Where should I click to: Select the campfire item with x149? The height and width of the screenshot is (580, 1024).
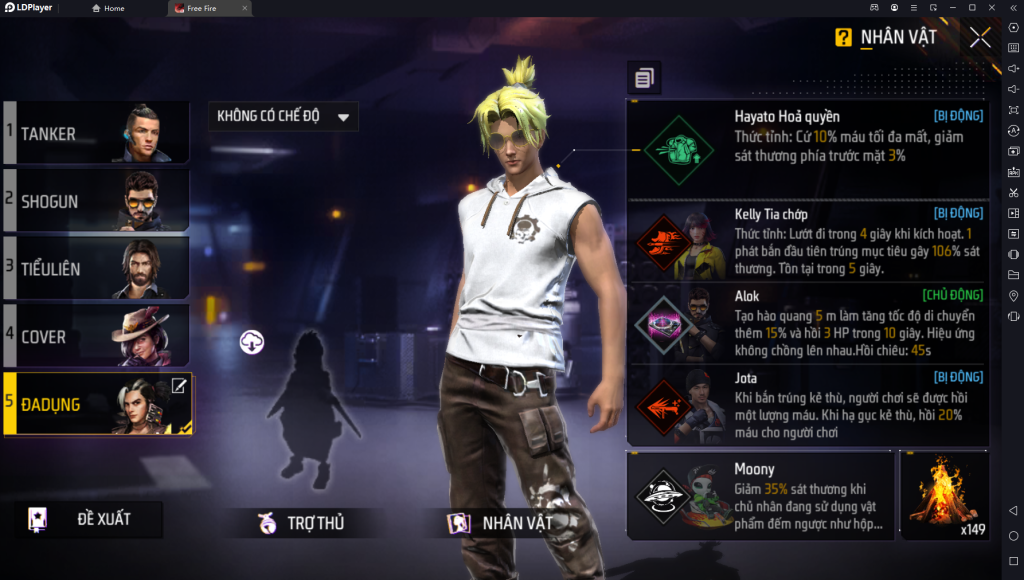tap(944, 495)
